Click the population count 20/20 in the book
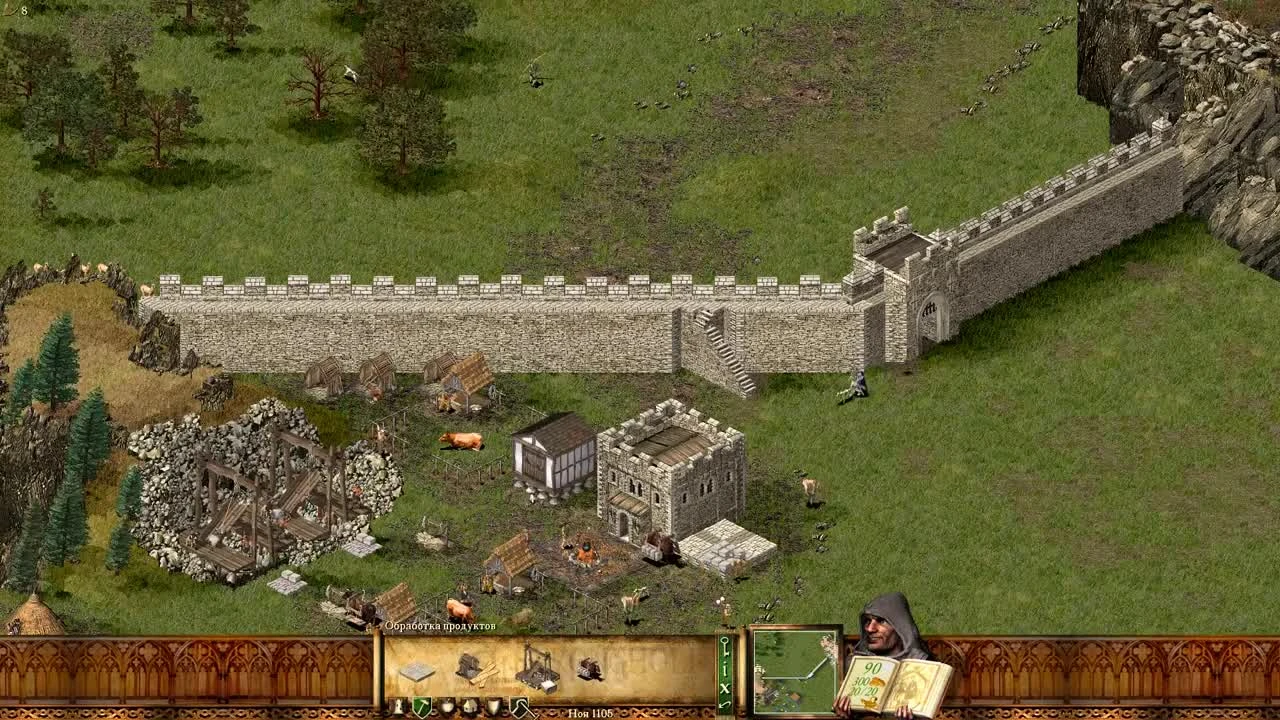This screenshot has width=1280, height=720. click(x=863, y=690)
